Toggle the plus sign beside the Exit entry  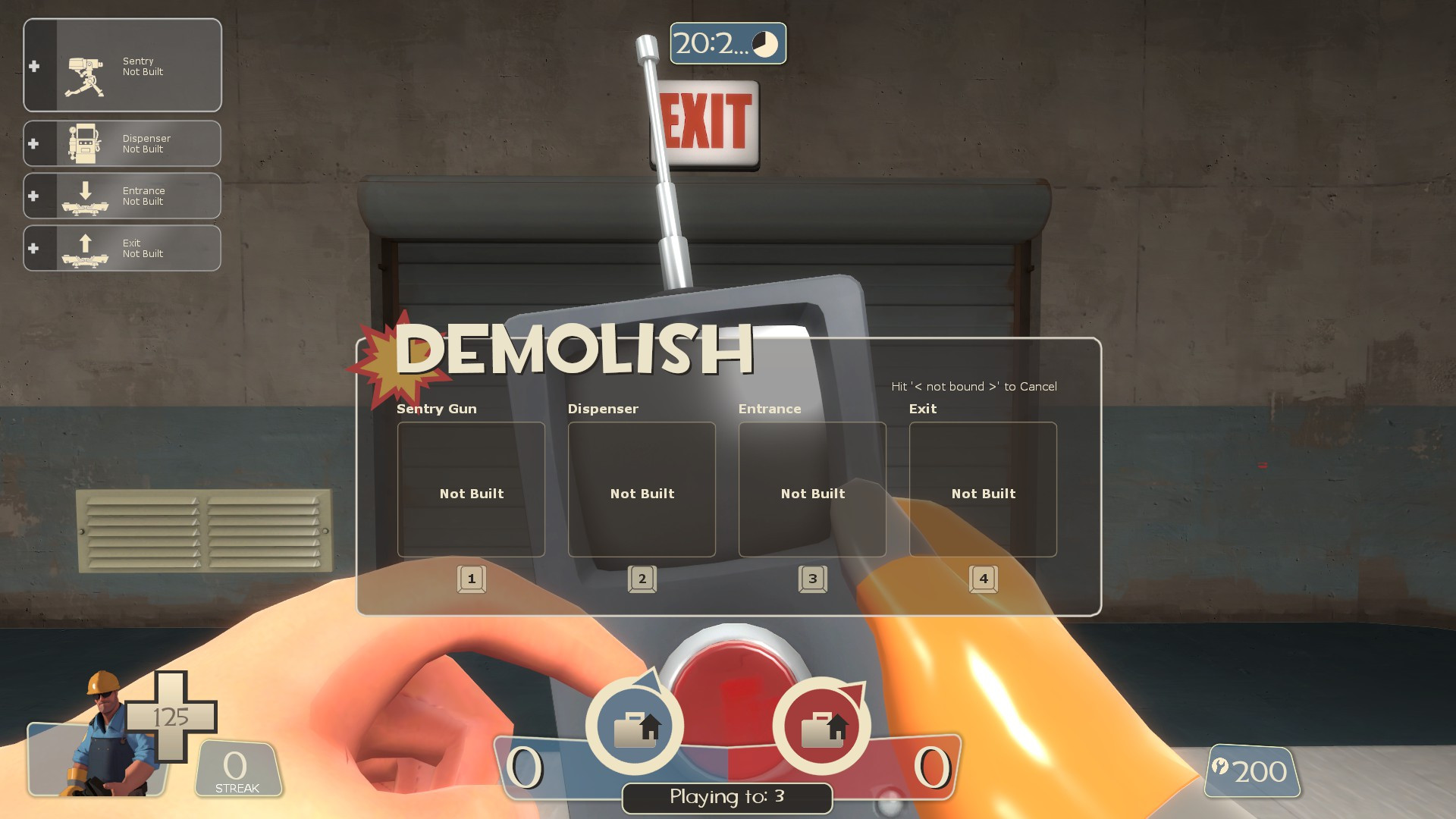33,248
